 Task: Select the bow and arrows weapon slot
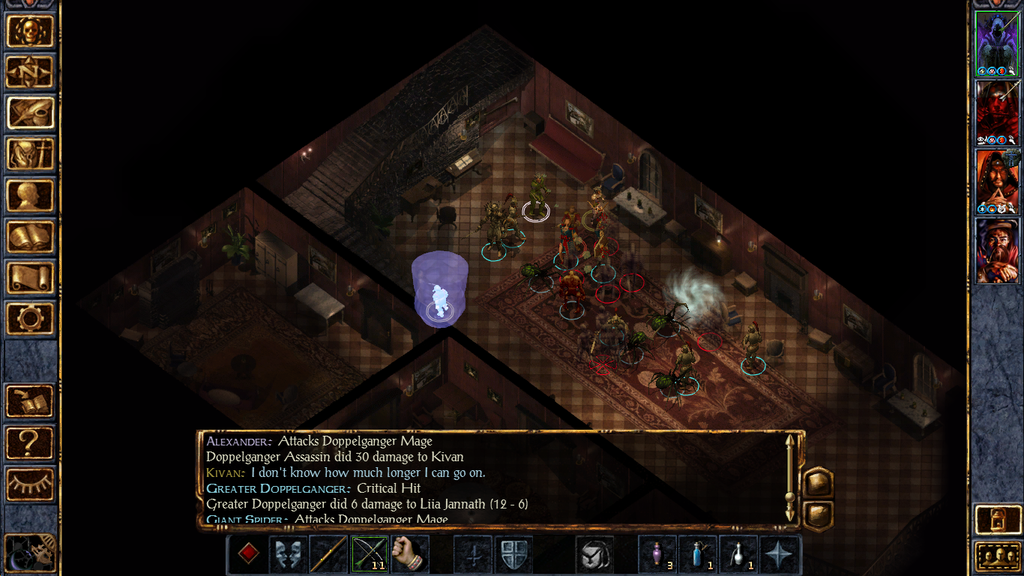(369, 554)
